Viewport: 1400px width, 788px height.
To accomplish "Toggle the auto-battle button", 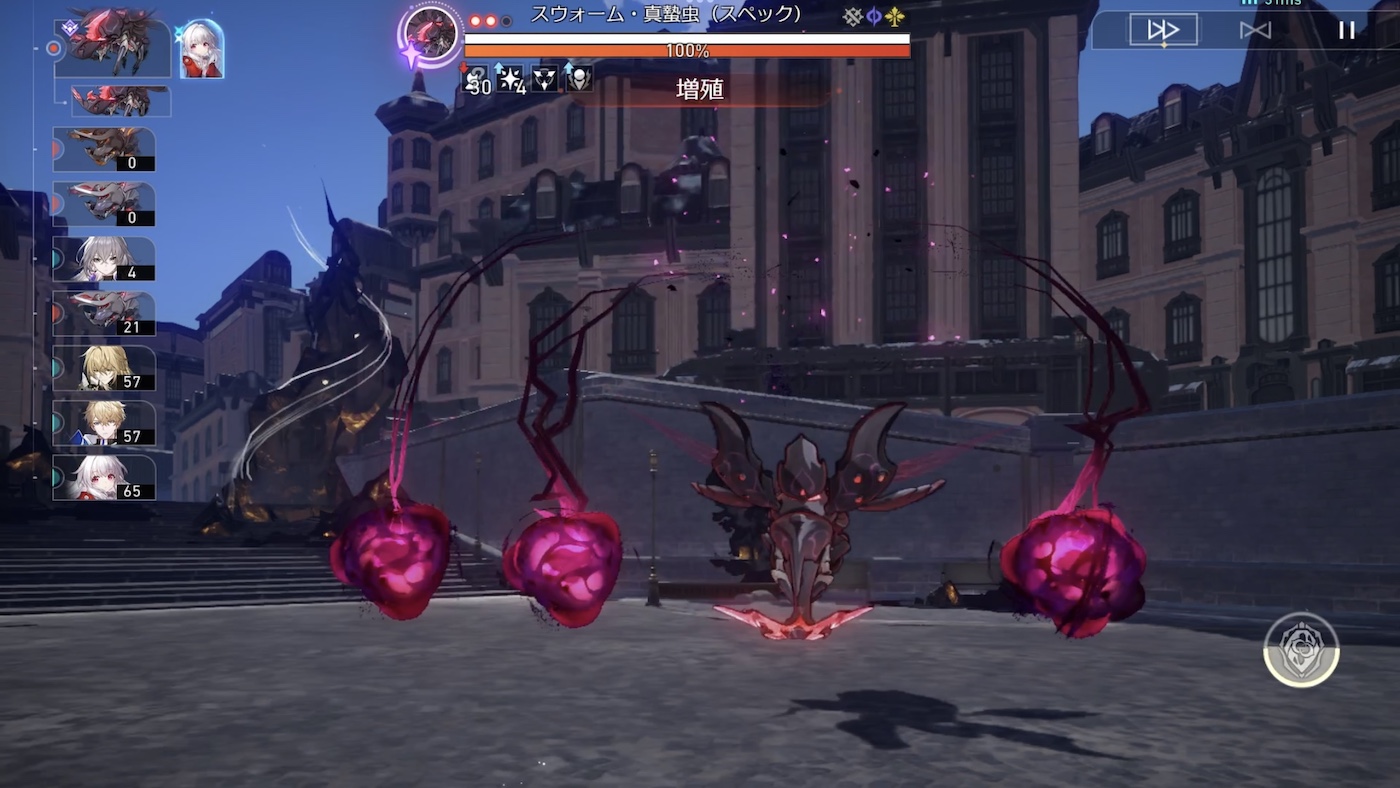I will 1255,30.
